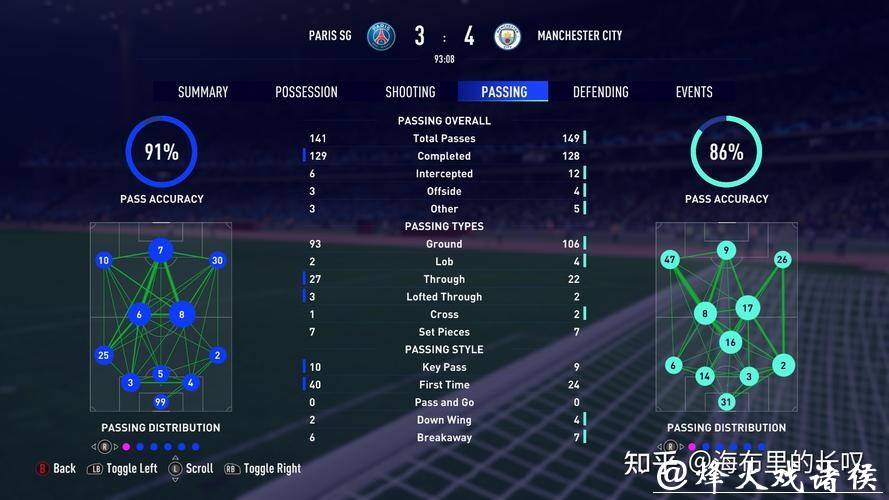Choose Manchester City player 26 node
Image resolution: width=889 pixels, height=500 pixels.
coord(782,260)
